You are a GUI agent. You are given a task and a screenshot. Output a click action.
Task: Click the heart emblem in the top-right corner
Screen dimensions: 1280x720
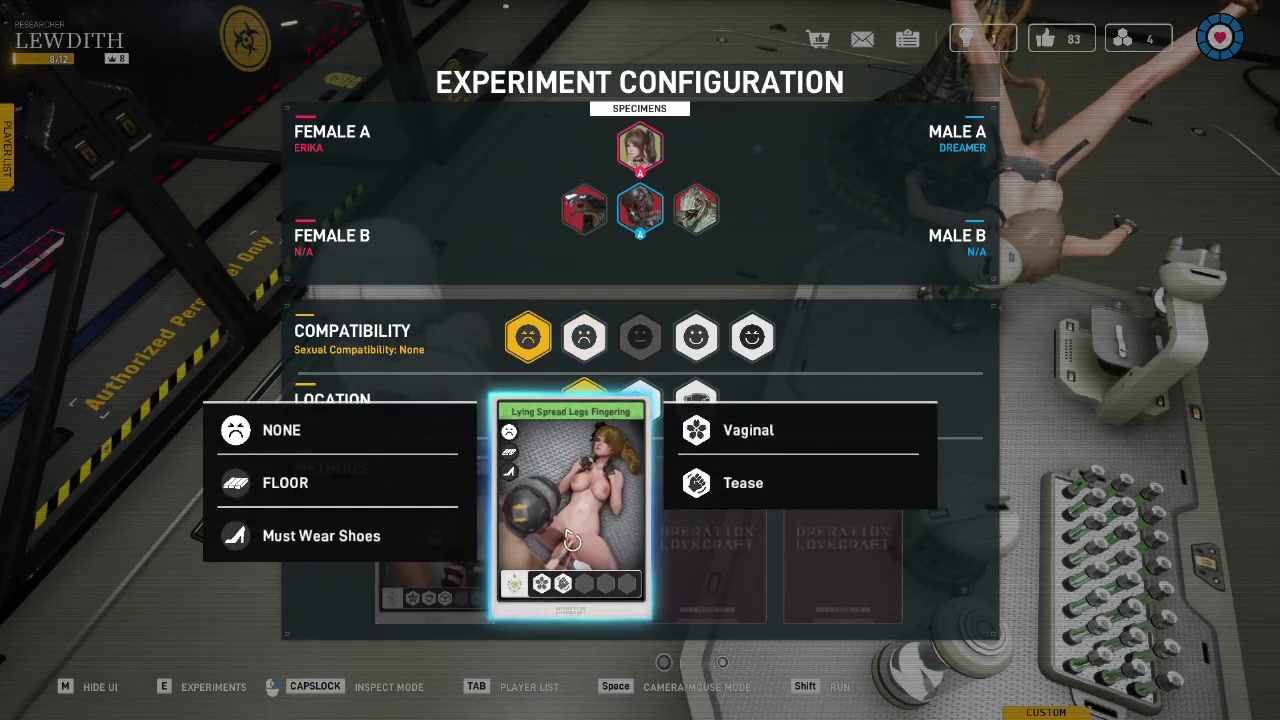tap(1220, 39)
